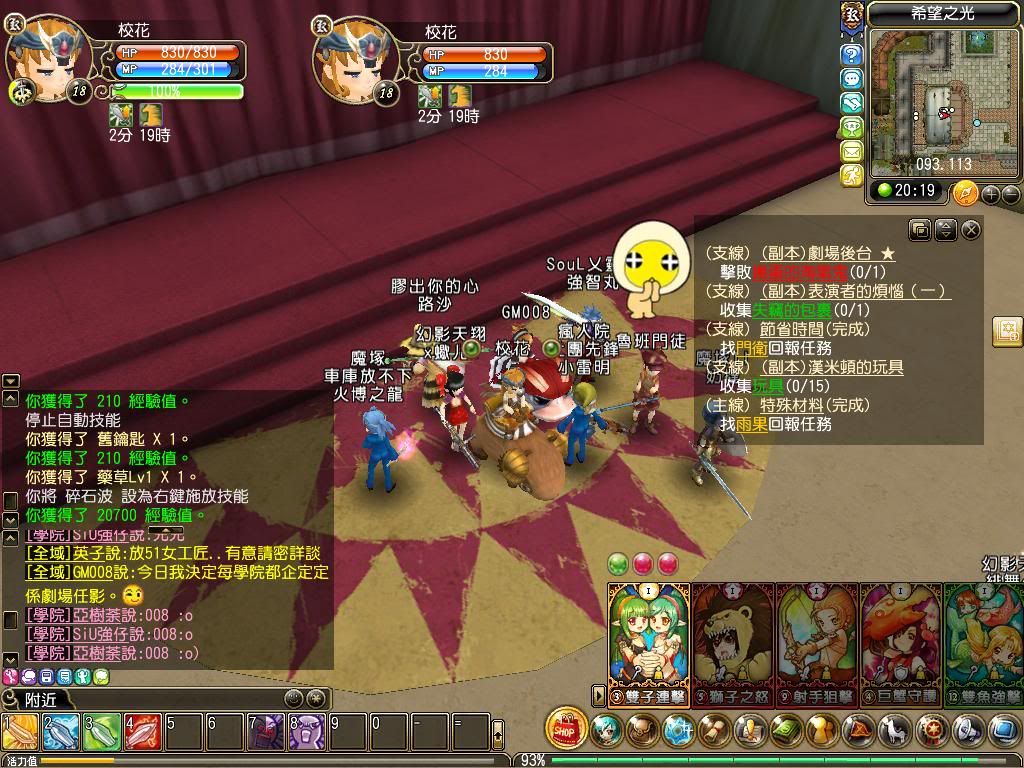Trigger the red blade skill in slot 4
This screenshot has height=768, width=1024.
click(x=143, y=732)
